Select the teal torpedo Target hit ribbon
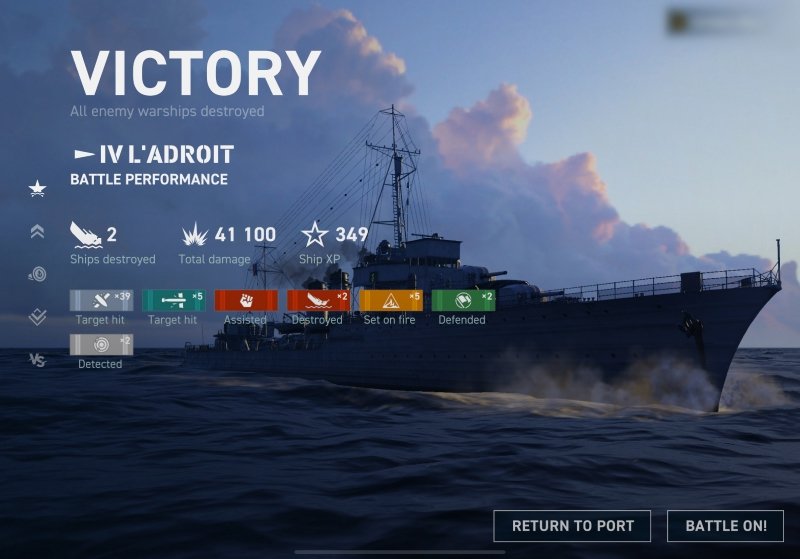The height and width of the screenshot is (559, 800). tap(173, 300)
